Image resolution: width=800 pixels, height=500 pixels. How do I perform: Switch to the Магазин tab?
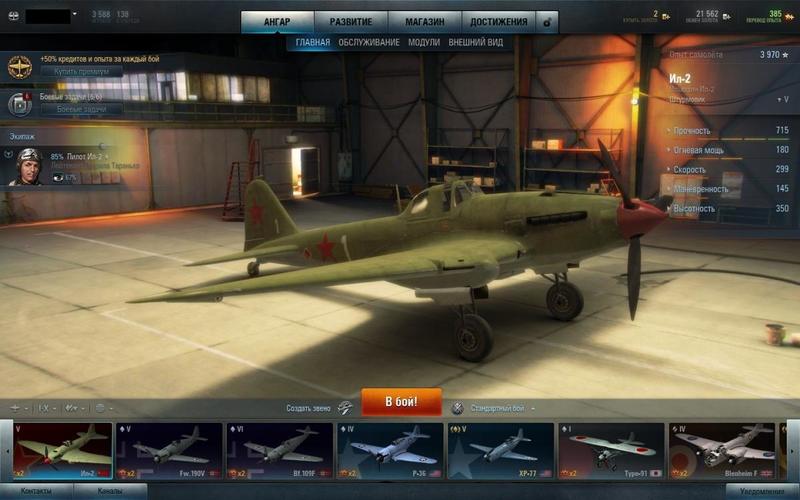coord(432,21)
